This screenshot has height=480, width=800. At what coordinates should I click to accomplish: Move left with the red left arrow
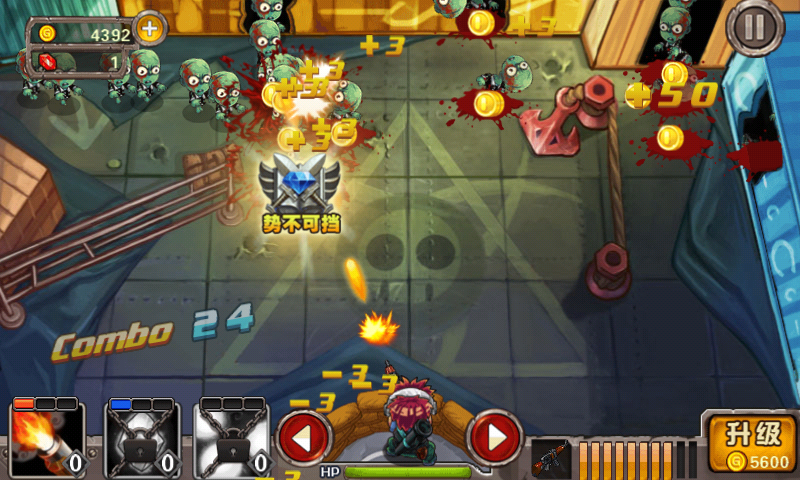click(x=304, y=436)
